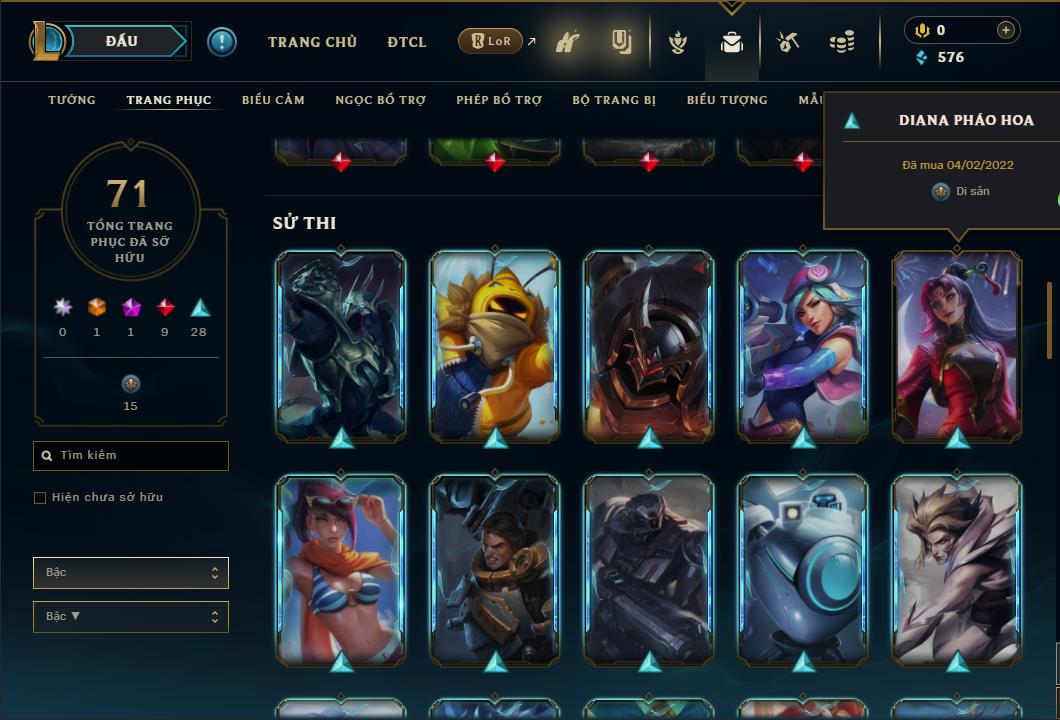Open the TRANG CHỦ home page
The image size is (1060, 720).
[x=312, y=42]
